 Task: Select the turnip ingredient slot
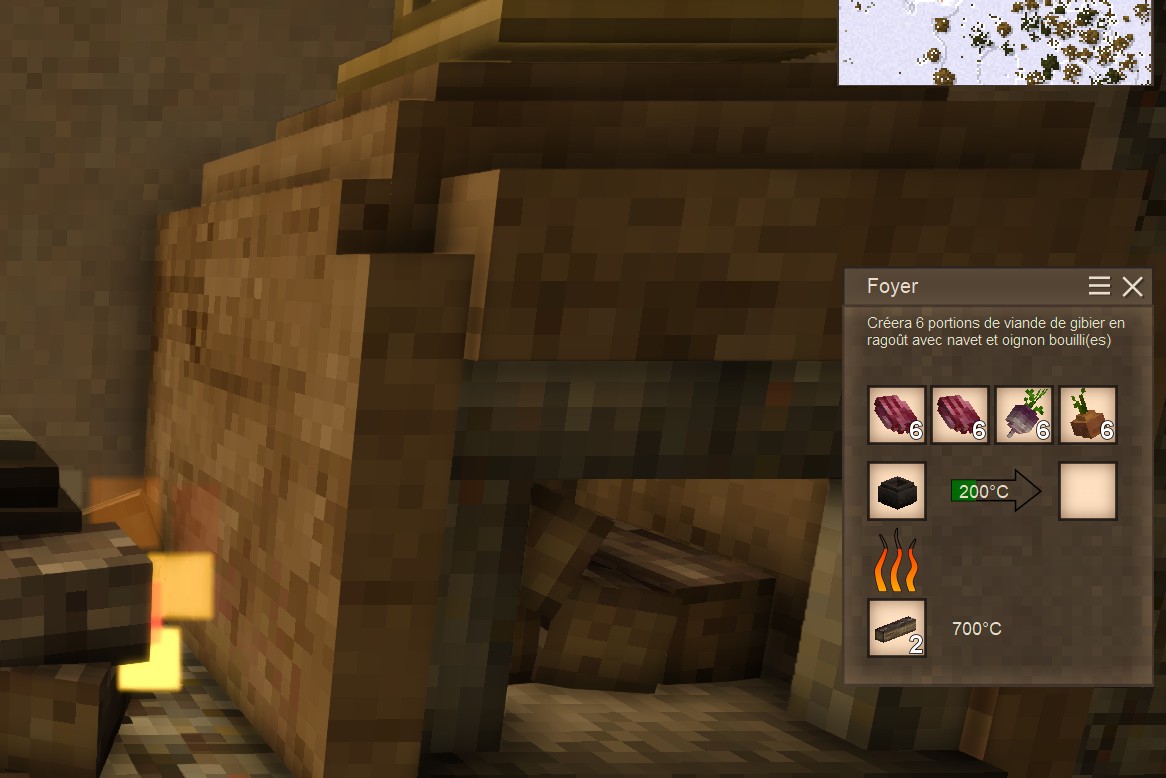pyautogui.click(x=1024, y=415)
